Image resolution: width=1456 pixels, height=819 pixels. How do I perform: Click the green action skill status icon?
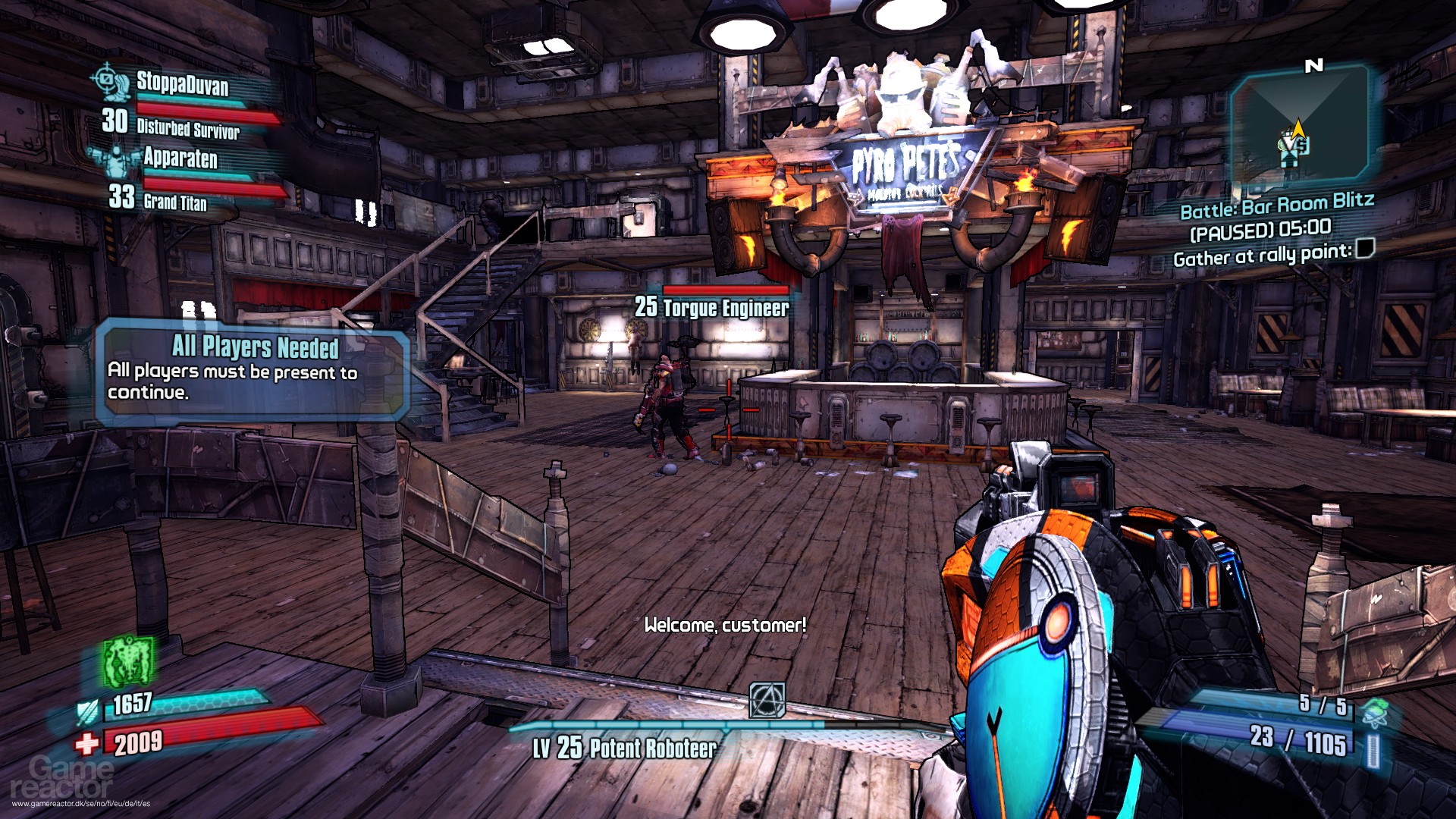pyautogui.click(x=128, y=661)
